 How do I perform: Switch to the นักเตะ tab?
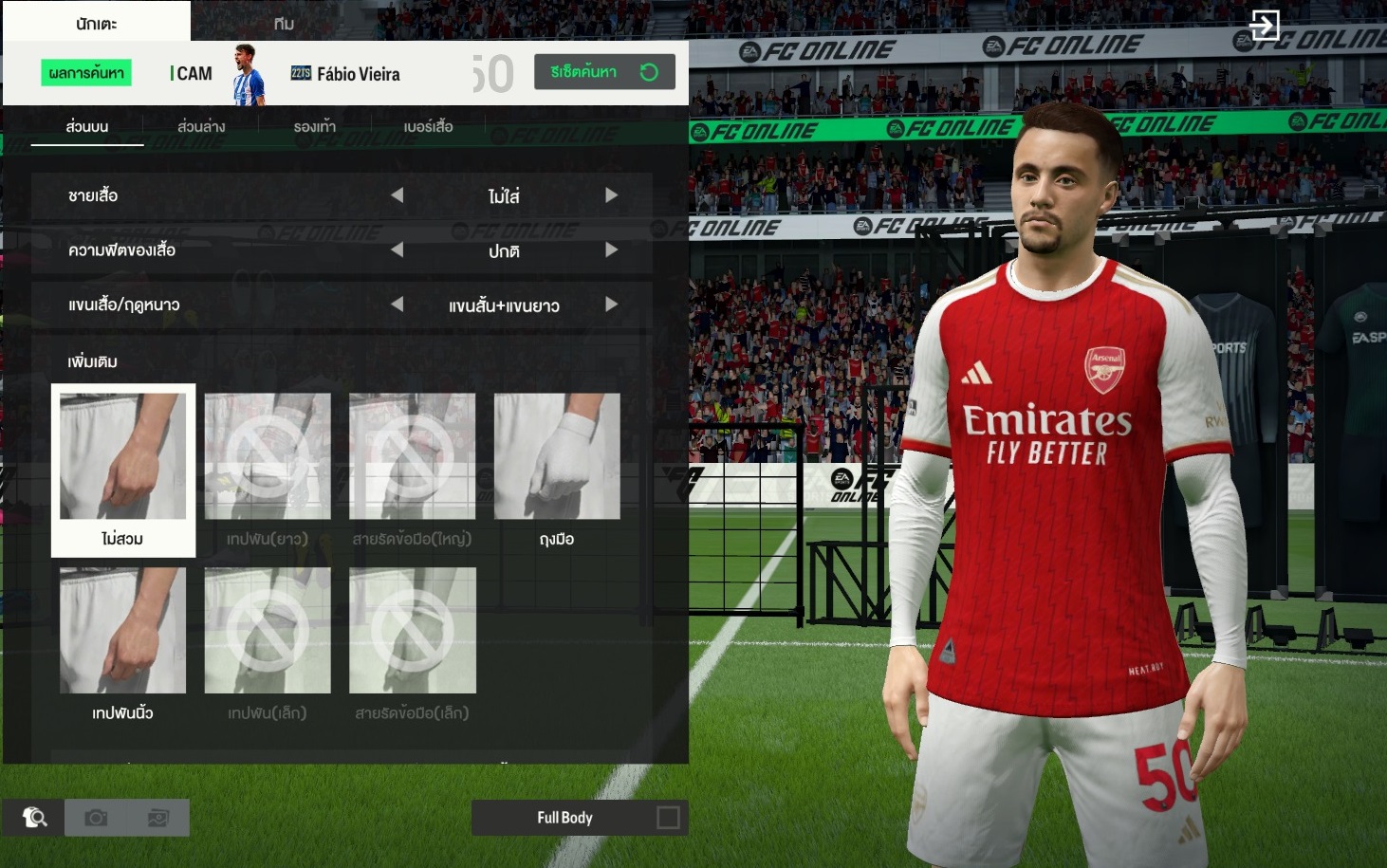pyautogui.click(x=96, y=23)
